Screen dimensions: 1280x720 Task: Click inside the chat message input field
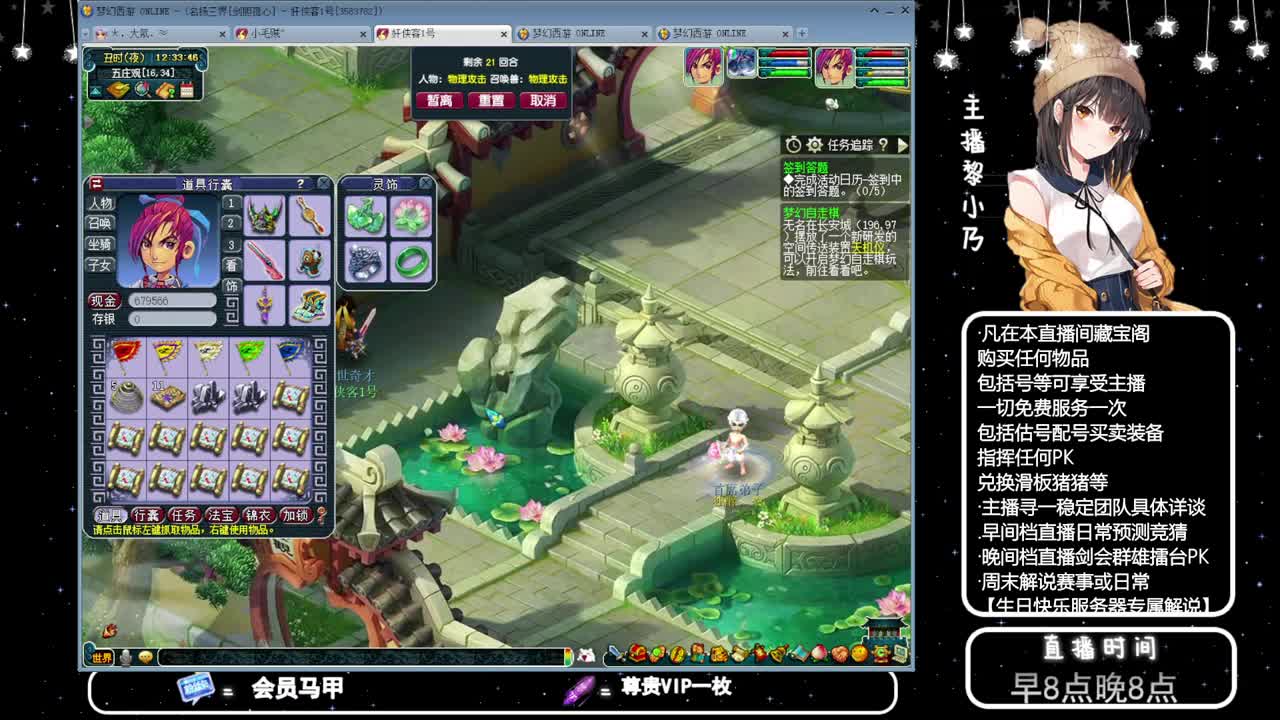click(x=350, y=656)
